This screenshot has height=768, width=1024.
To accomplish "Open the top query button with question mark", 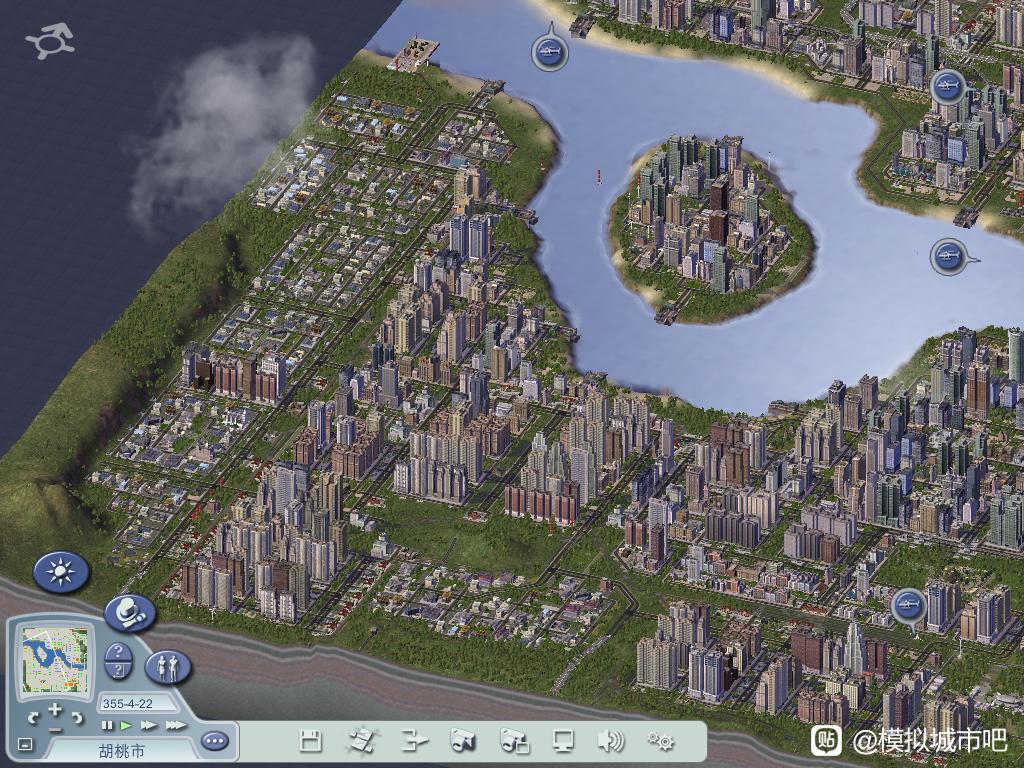I will [x=118, y=652].
